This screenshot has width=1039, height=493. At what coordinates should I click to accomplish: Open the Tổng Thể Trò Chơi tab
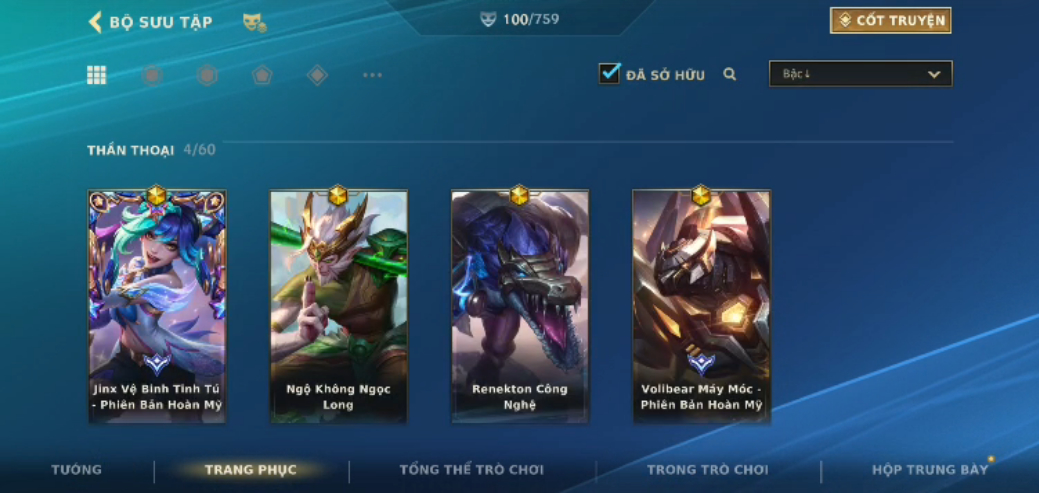coord(471,470)
